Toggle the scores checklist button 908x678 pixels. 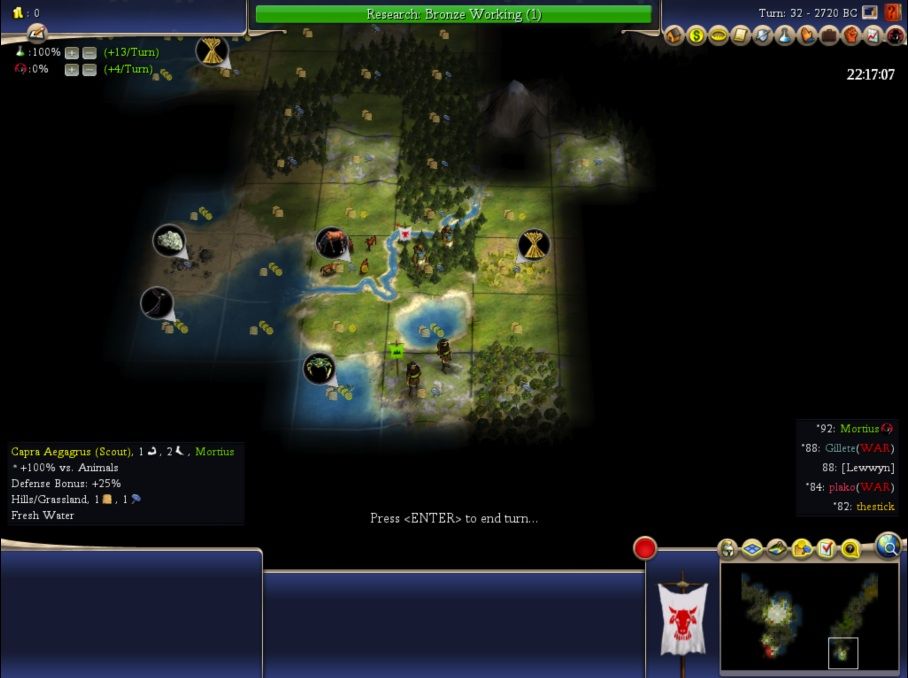[826, 549]
